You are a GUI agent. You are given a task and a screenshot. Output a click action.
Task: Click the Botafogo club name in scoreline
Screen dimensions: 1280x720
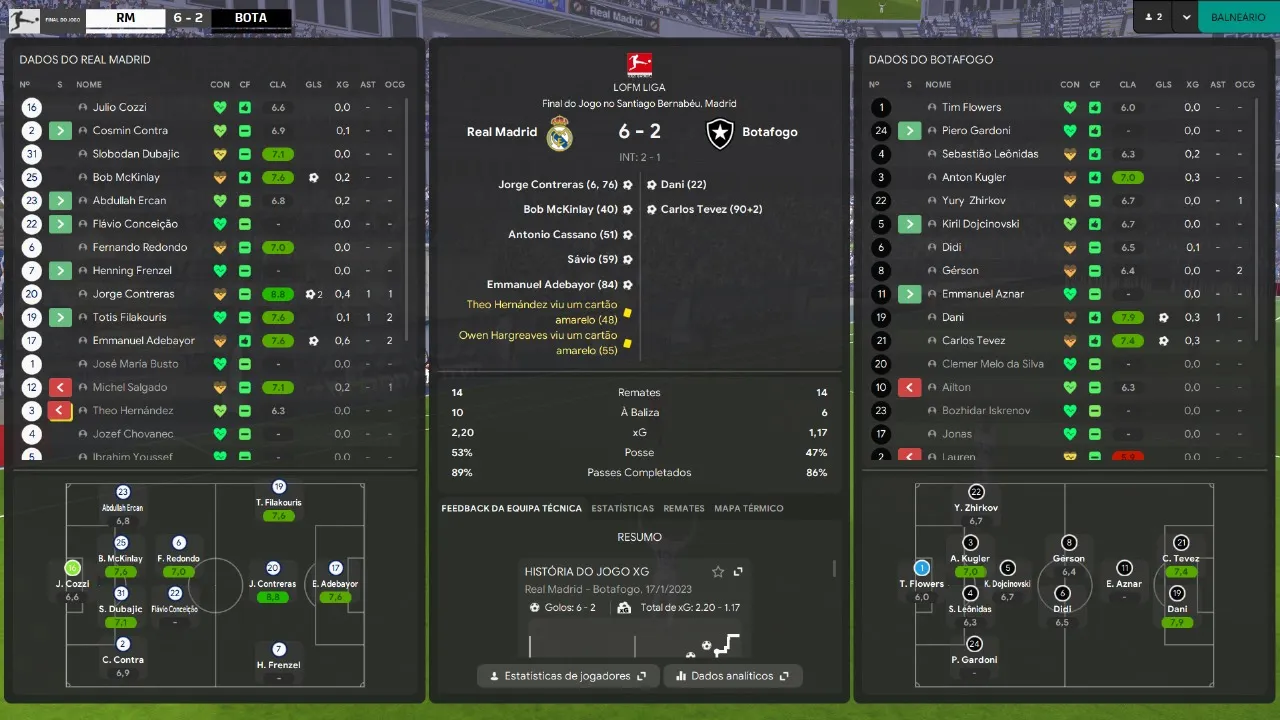[769, 132]
